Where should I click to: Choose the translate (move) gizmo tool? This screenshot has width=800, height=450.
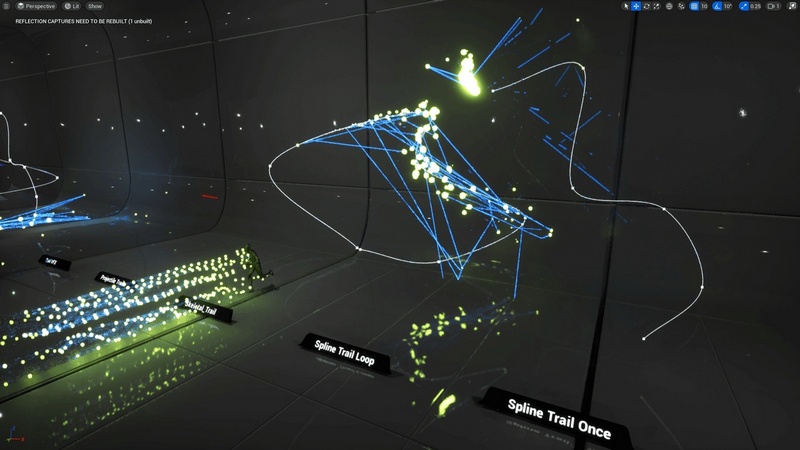point(636,6)
